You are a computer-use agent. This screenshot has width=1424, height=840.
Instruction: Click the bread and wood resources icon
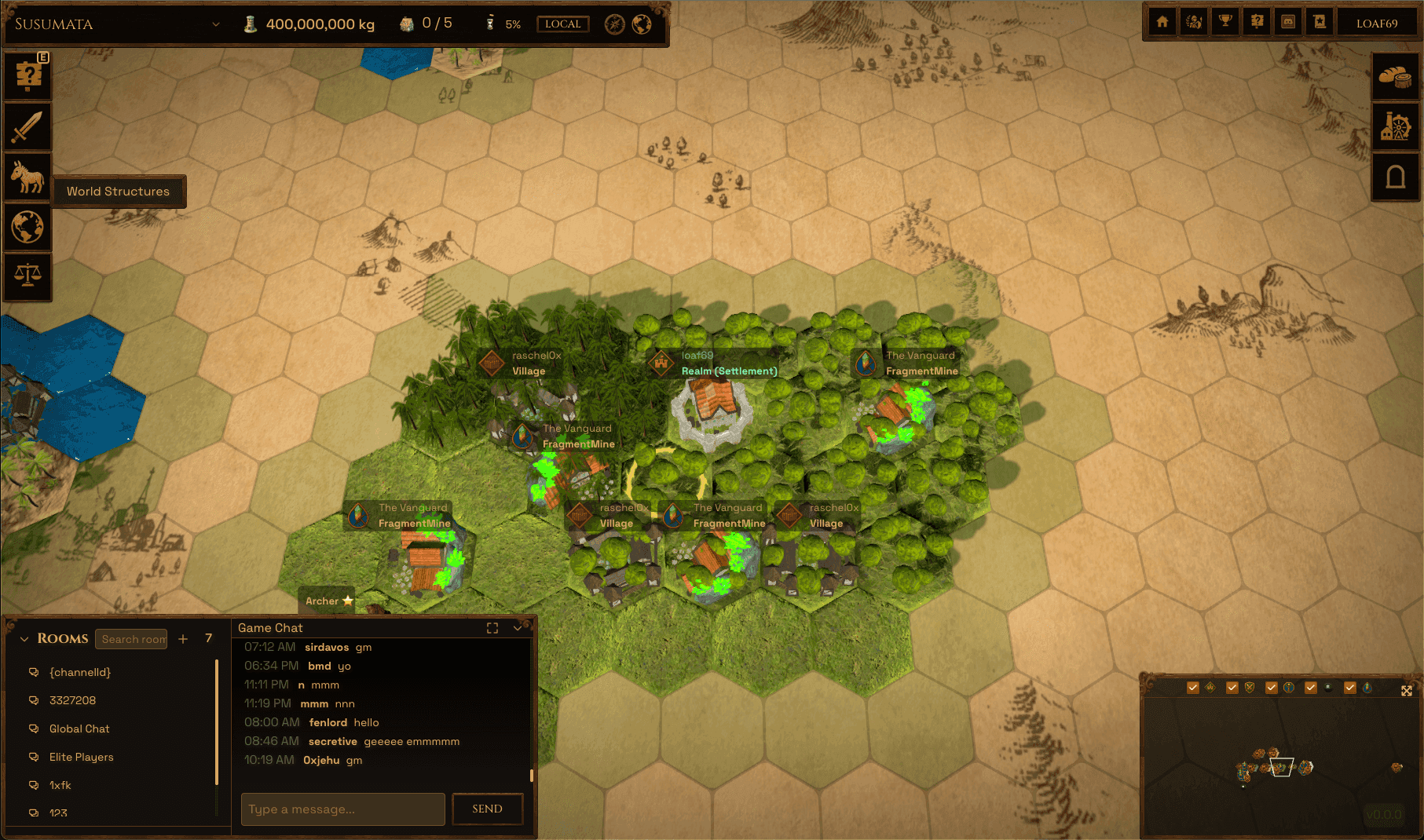click(1395, 75)
